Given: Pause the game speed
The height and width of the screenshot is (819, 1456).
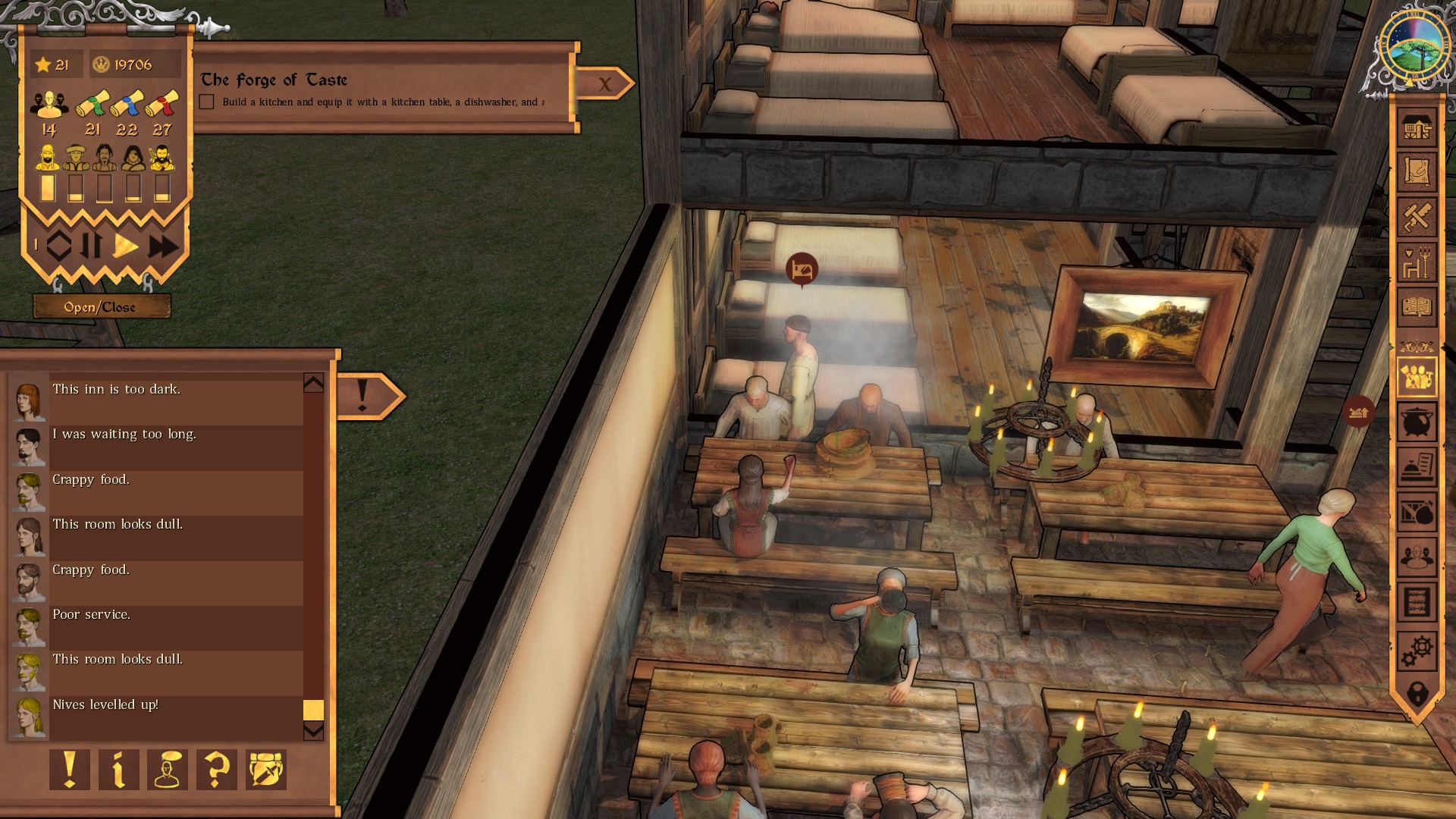Looking at the screenshot, I should [93, 246].
